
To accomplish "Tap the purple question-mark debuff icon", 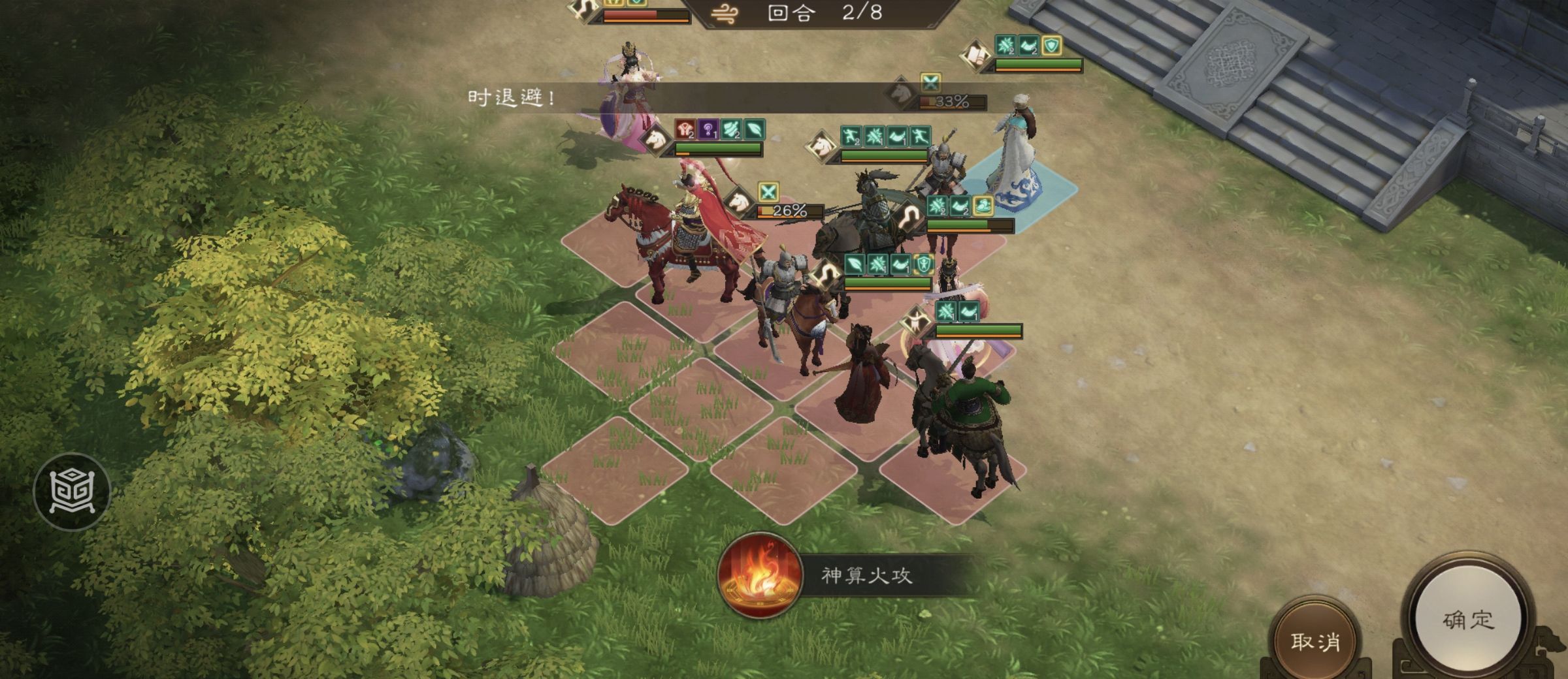I will tap(708, 129).
